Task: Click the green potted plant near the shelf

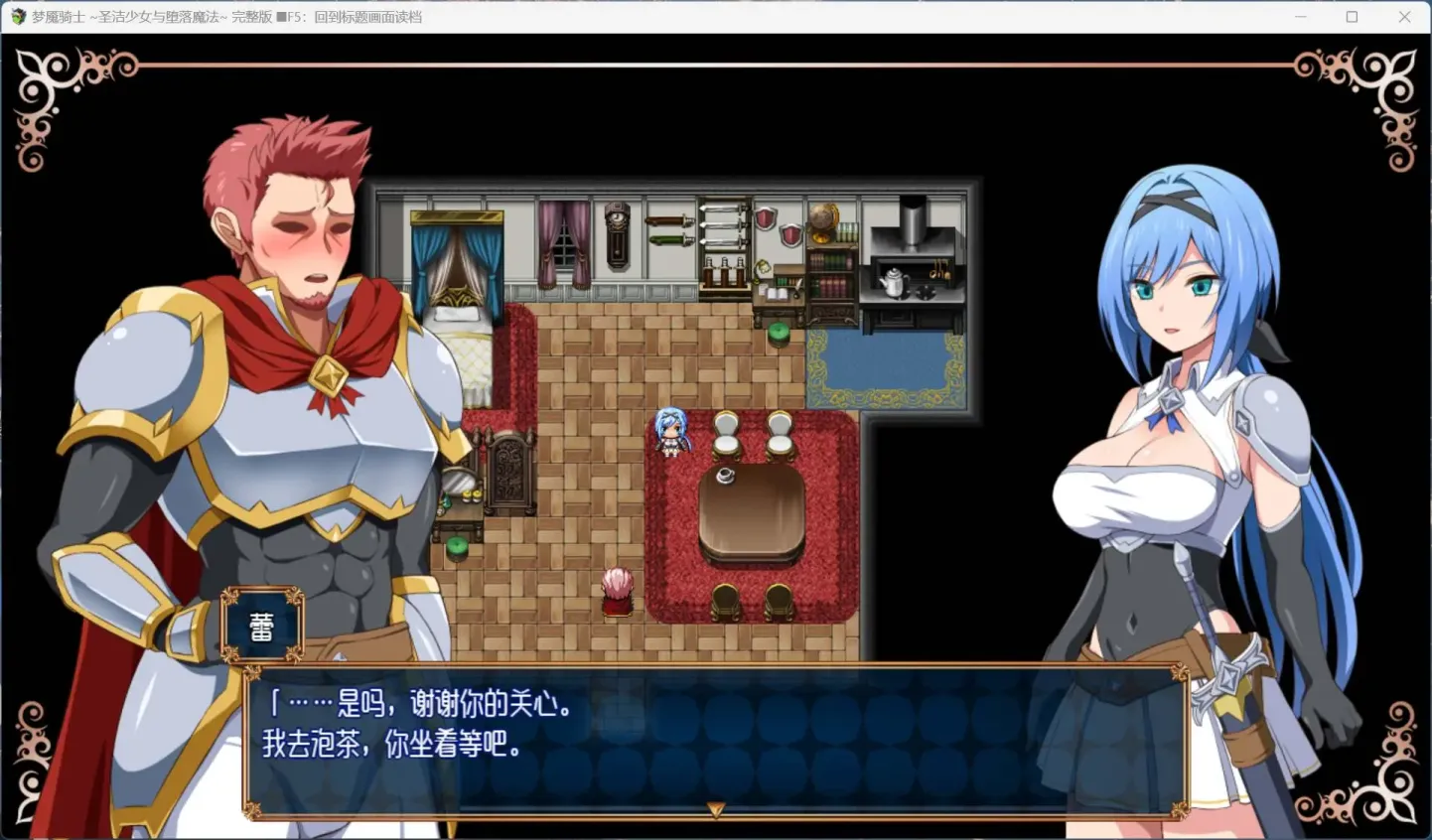Action: (x=779, y=334)
